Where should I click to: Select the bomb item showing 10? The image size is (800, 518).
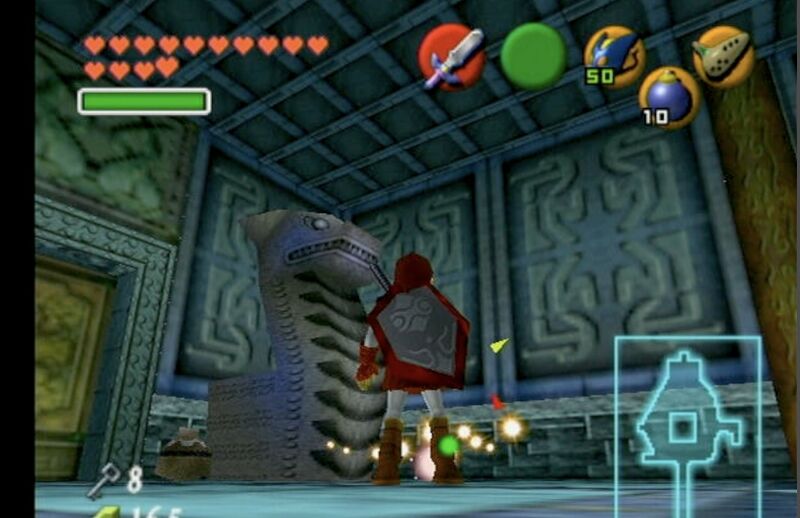(668, 98)
